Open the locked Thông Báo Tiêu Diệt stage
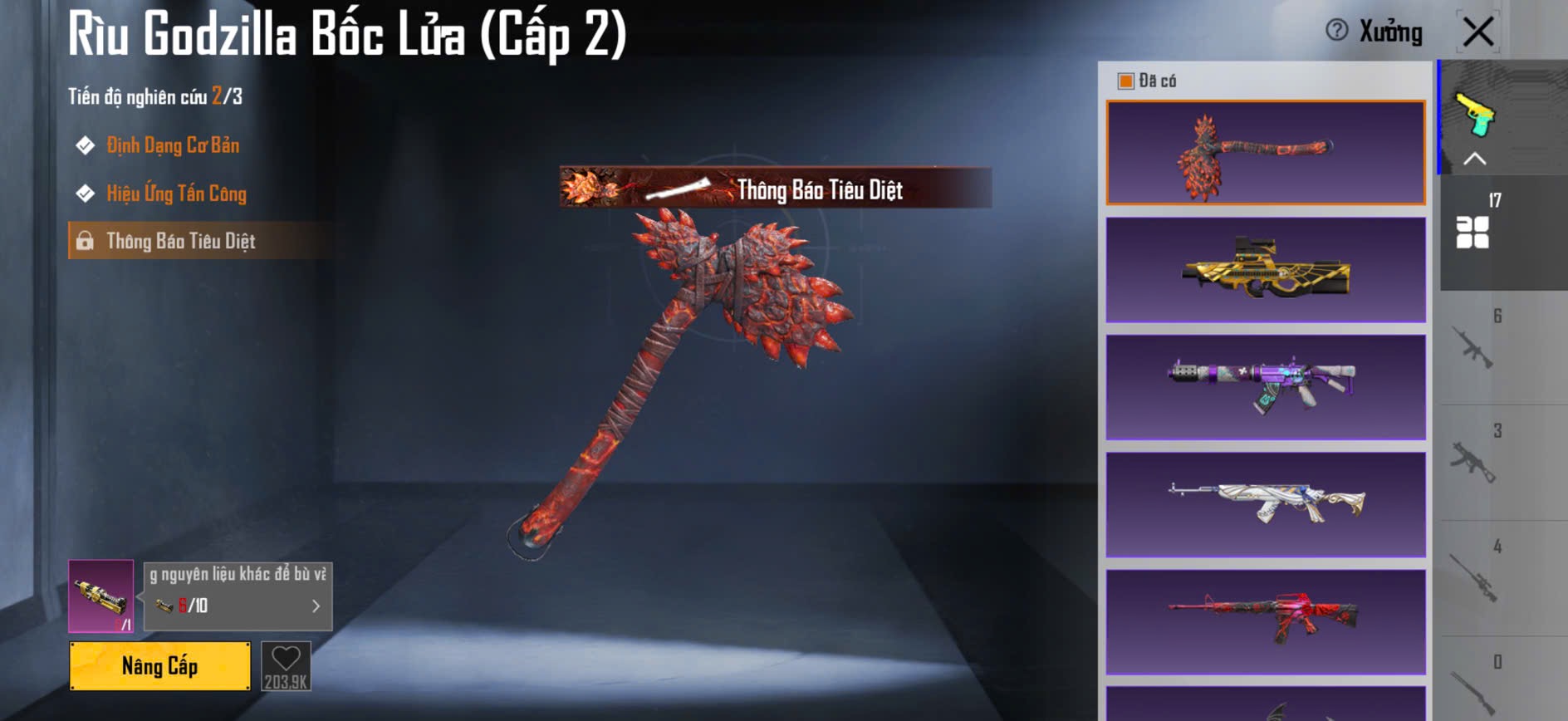The height and width of the screenshot is (721, 1568). pos(180,241)
